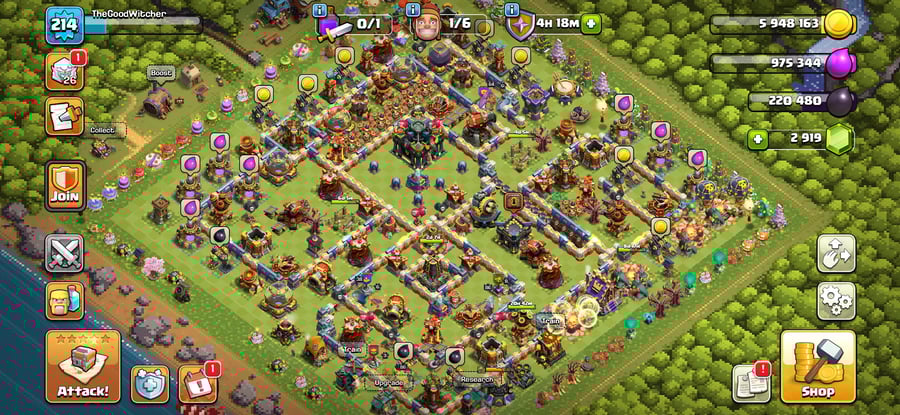The width and height of the screenshot is (900, 415).
Task: Open the Shop
Action: [x=817, y=368]
